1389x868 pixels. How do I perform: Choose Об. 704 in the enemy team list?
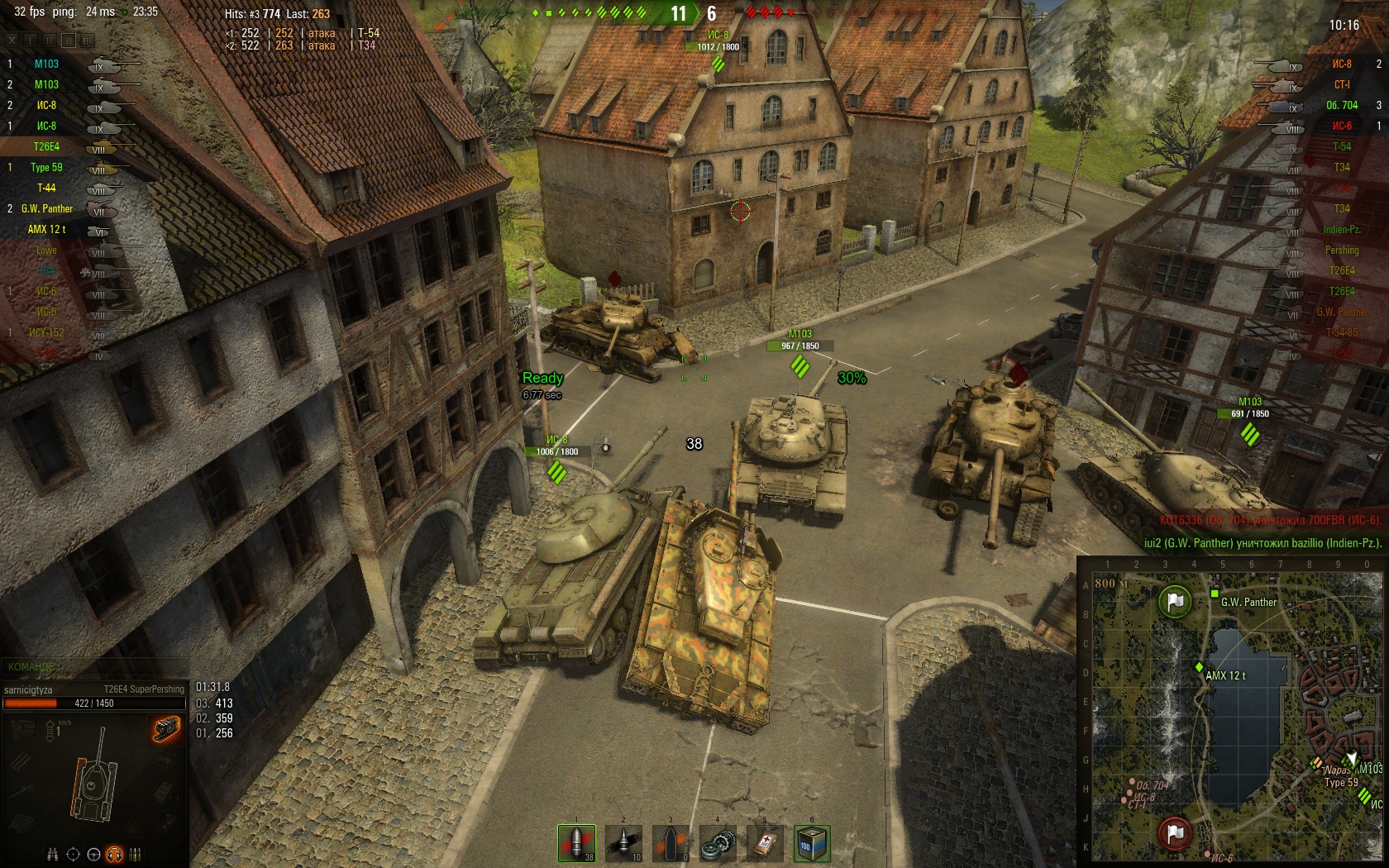[1341, 105]
